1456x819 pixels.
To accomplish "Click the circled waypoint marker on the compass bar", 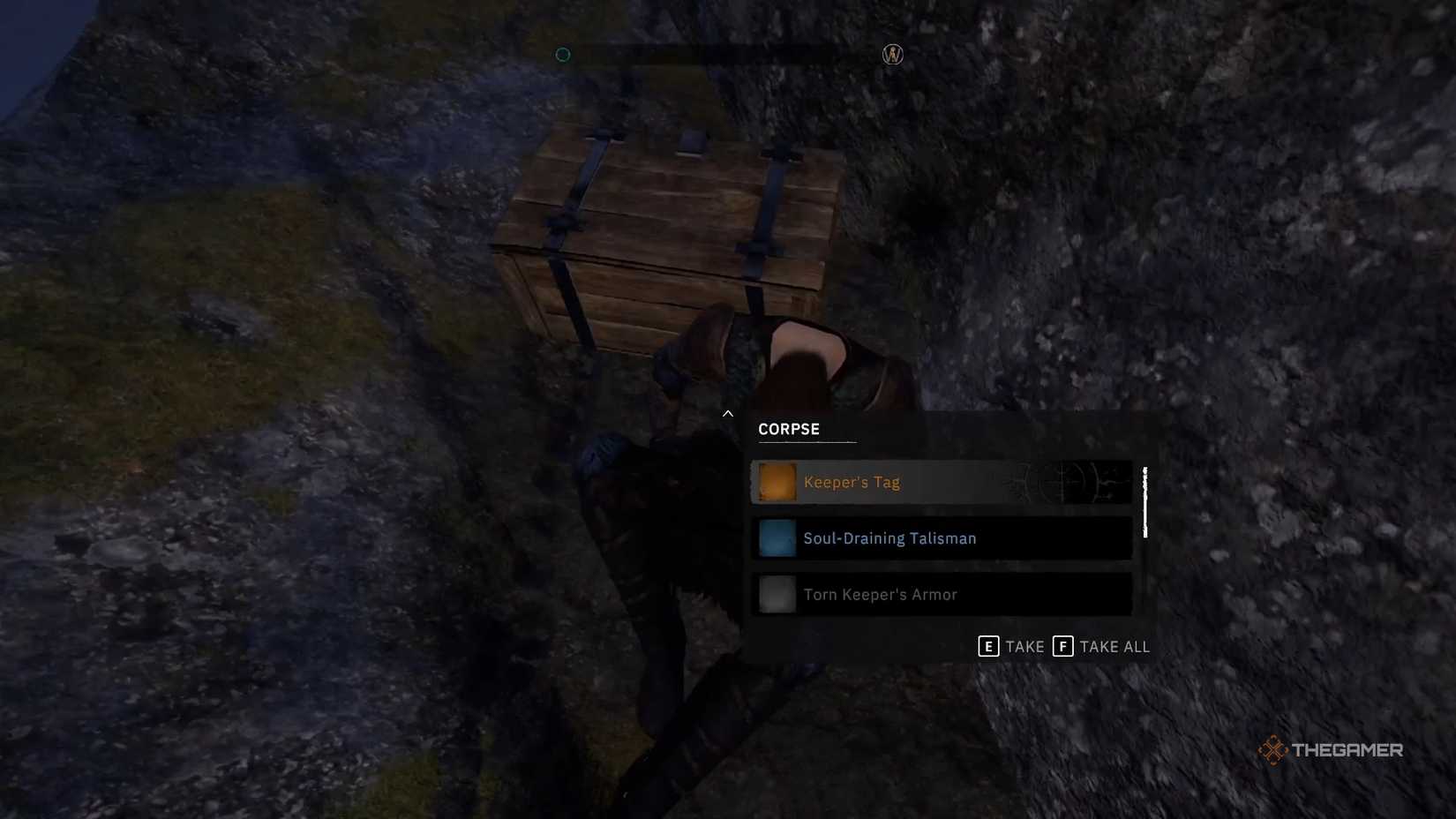I will pos(890,54).
